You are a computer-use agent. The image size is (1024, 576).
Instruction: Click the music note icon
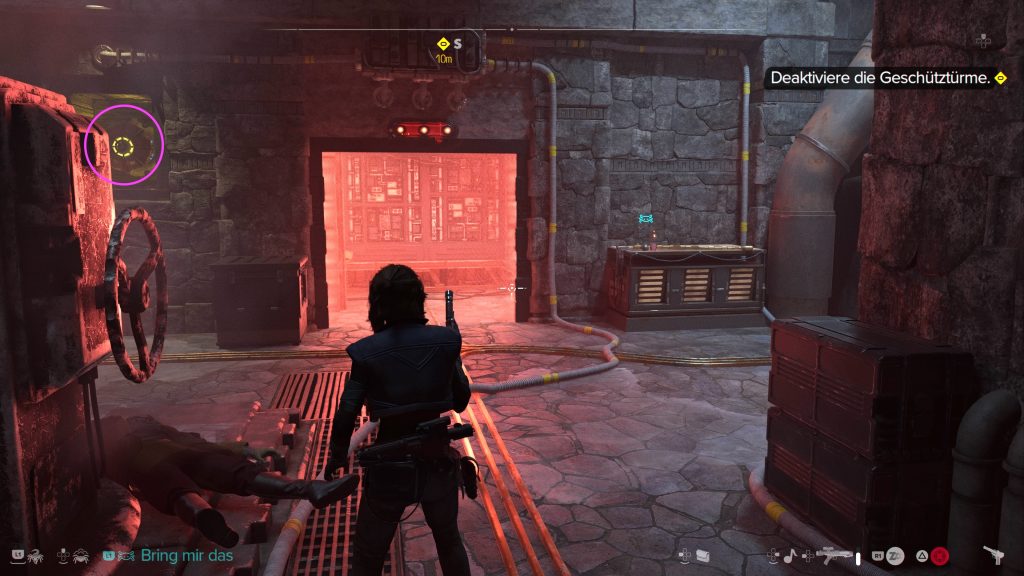click(x=790, y=553)
